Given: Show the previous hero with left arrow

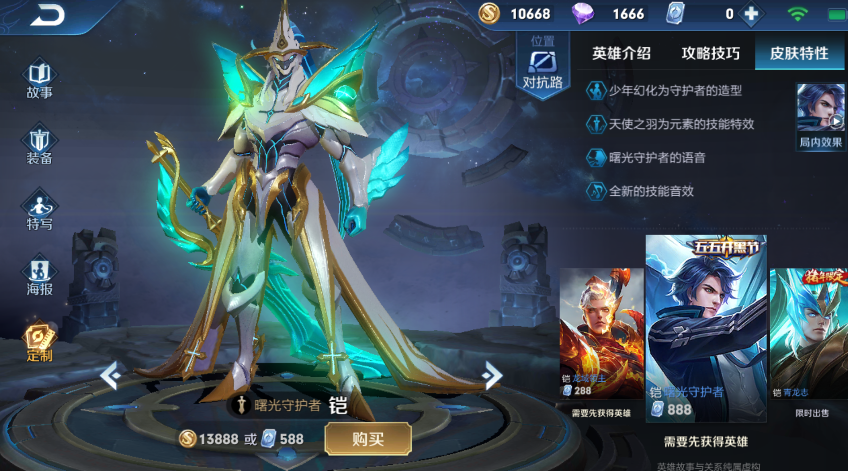Looking at the screenshot, I should click(110, 375).
